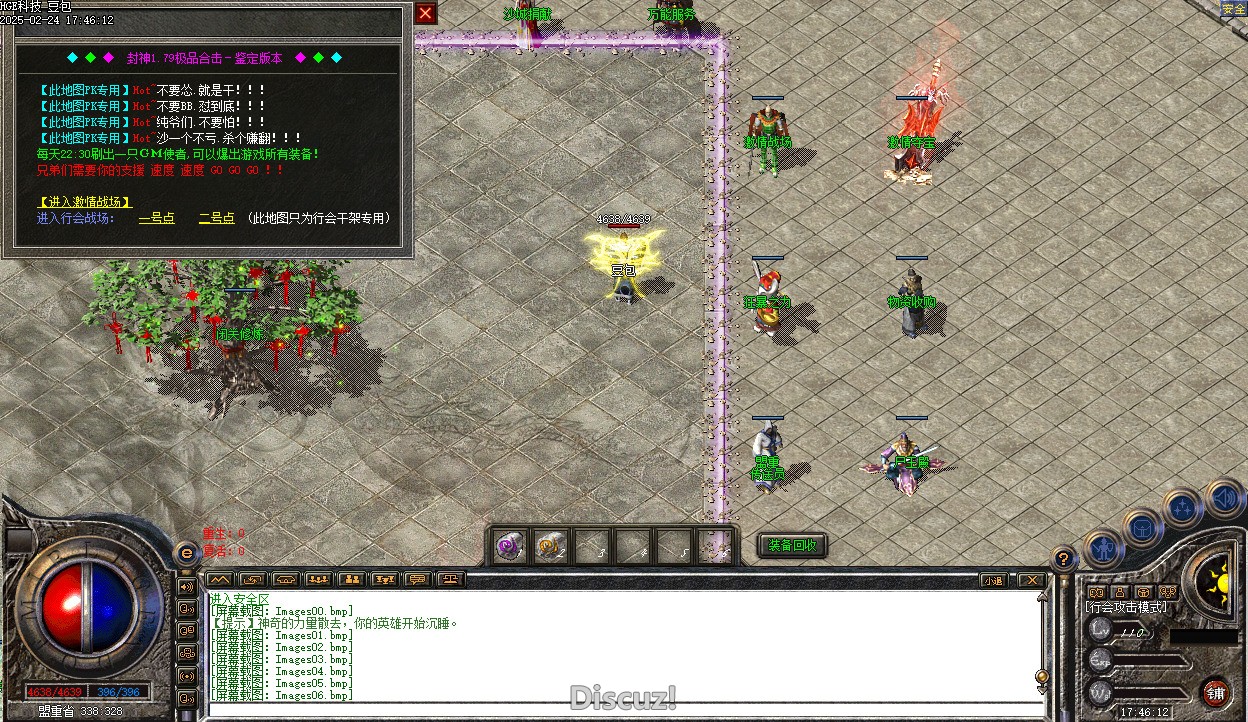Screen dimensions: 1248x722
Task: Click the round e button beside the orb
Action: click(186, 553)
